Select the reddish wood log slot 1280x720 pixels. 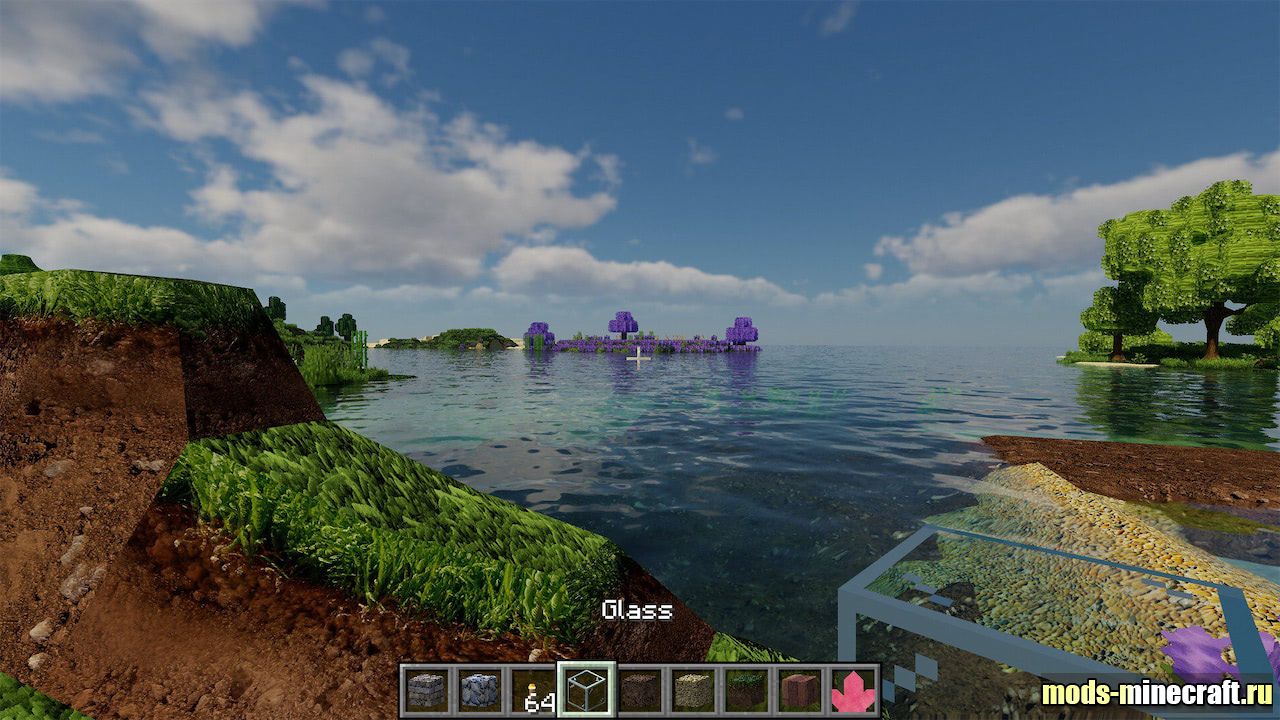pos(800,690)
